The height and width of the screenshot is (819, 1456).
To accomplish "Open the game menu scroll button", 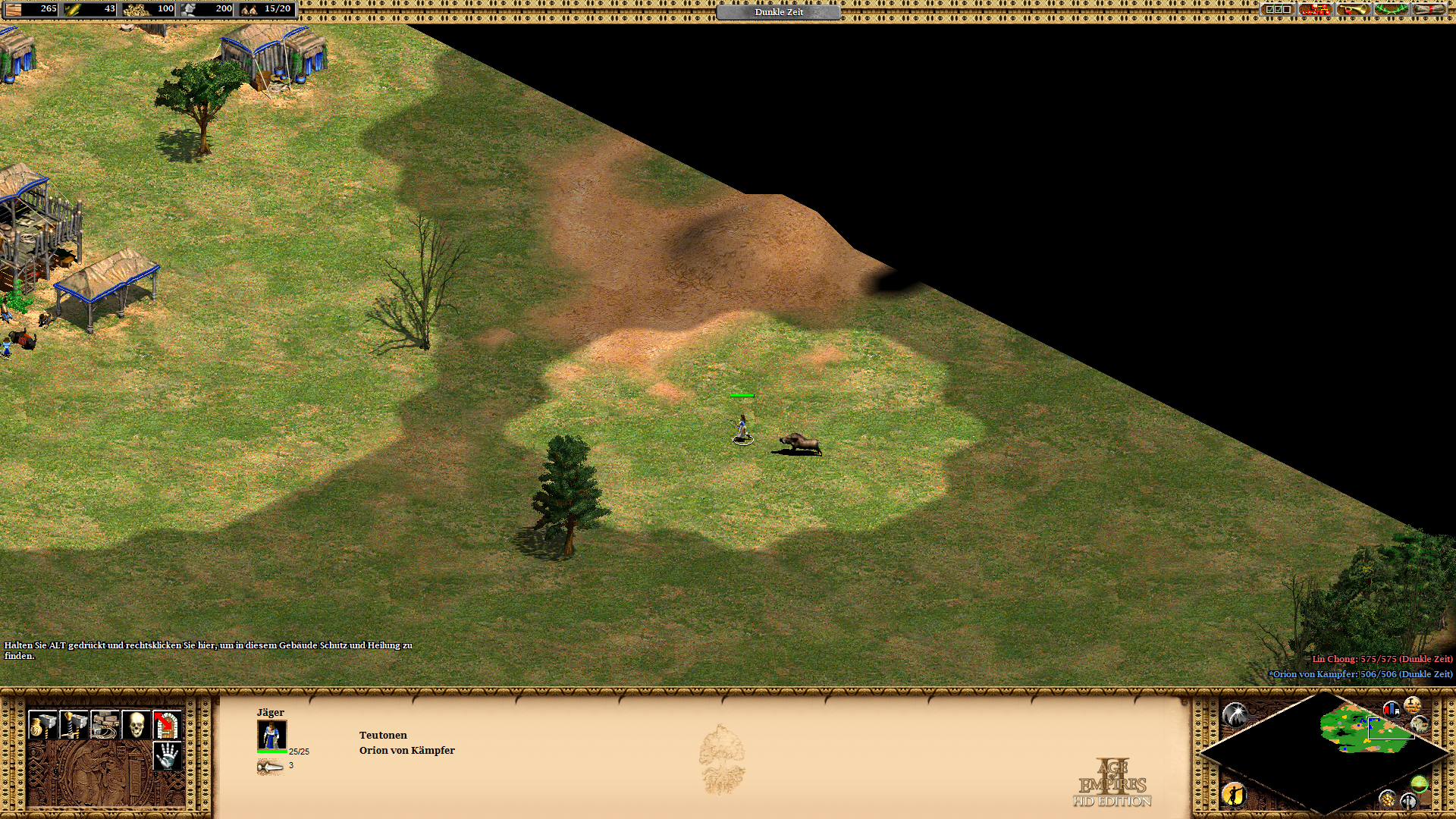I will (x=1429, y=10).
